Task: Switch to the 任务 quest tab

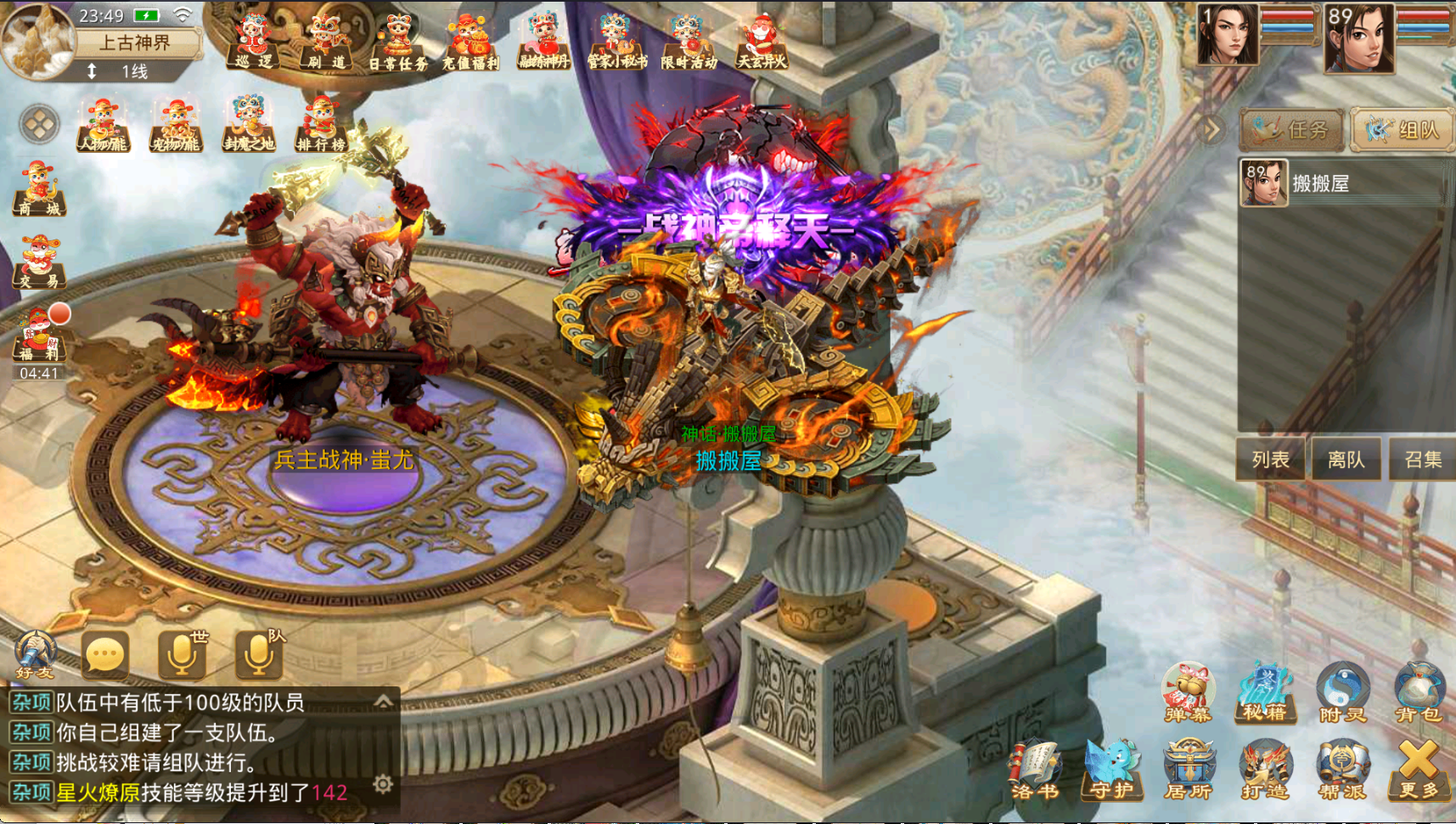Action: coord(1292,130)
